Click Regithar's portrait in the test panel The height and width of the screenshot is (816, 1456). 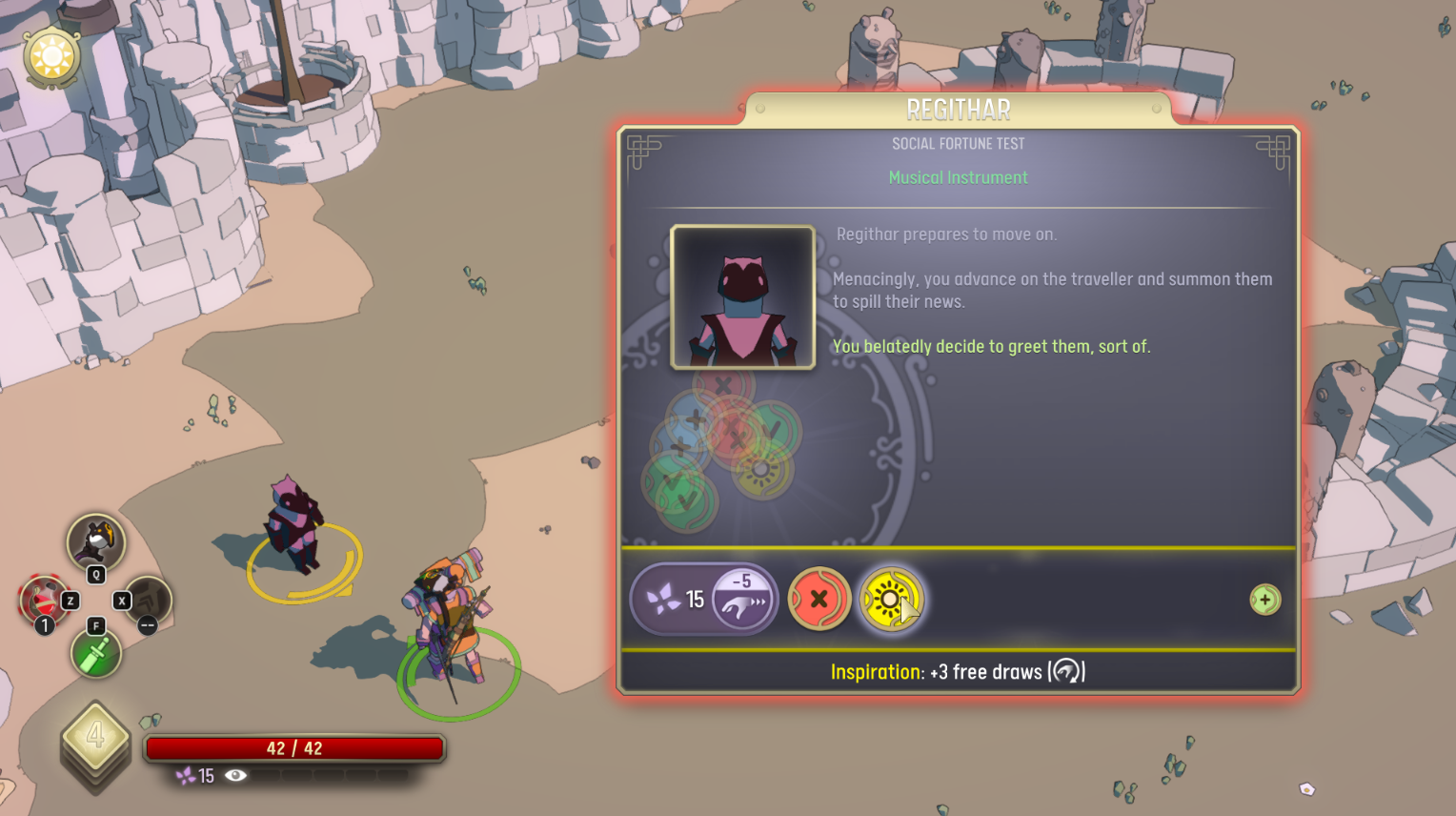tap(742, 296)
